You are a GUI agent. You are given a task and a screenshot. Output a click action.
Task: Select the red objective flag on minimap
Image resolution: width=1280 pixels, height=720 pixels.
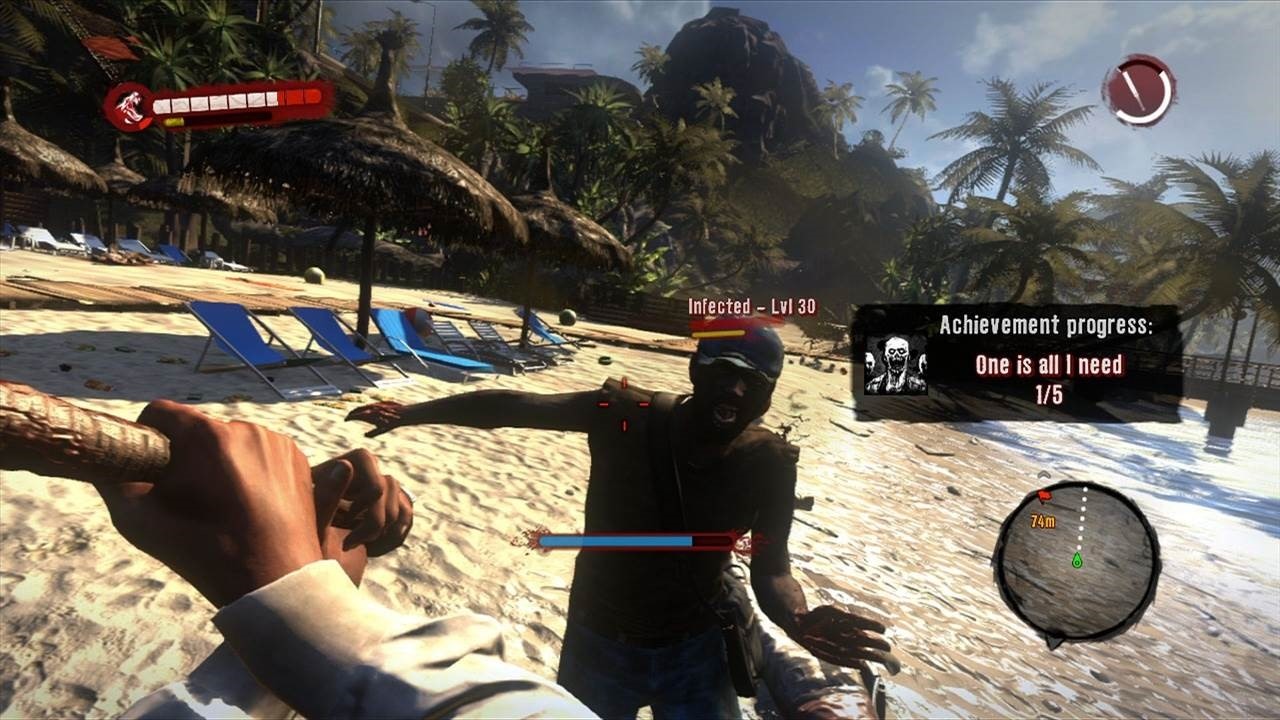pos(1044,496)
